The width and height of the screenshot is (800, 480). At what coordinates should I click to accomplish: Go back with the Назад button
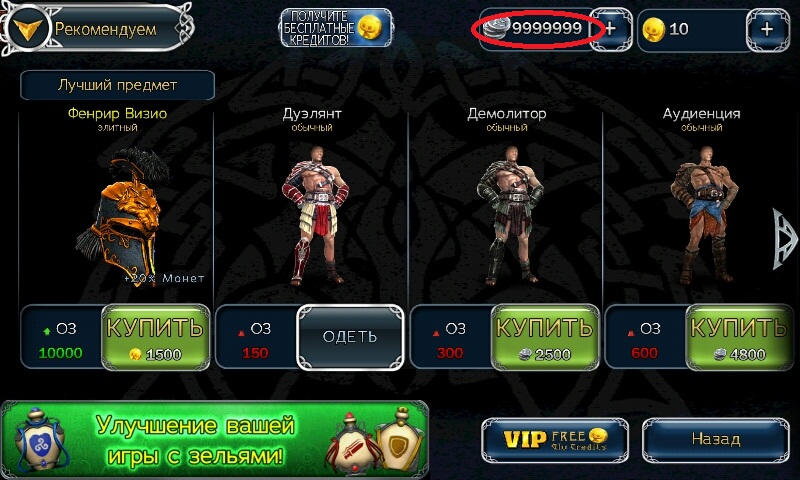pyautogui.click(x=715, y=438)
